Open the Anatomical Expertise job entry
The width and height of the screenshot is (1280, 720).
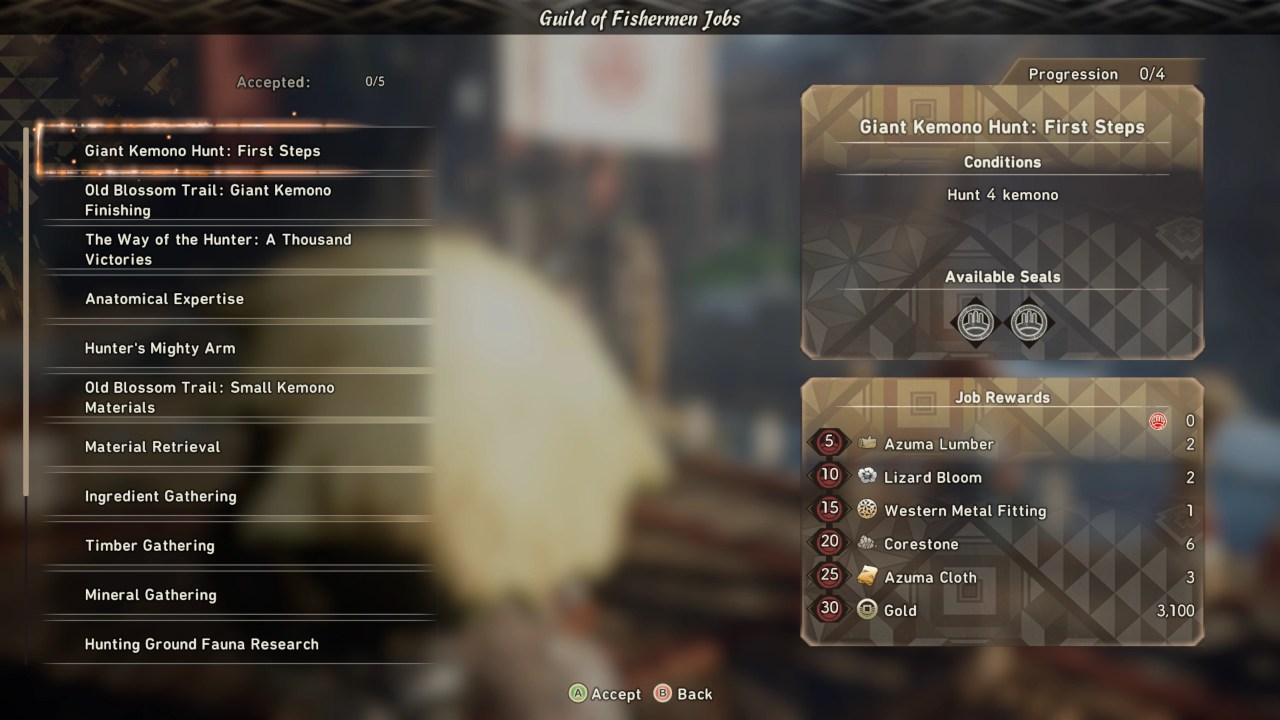164,298
